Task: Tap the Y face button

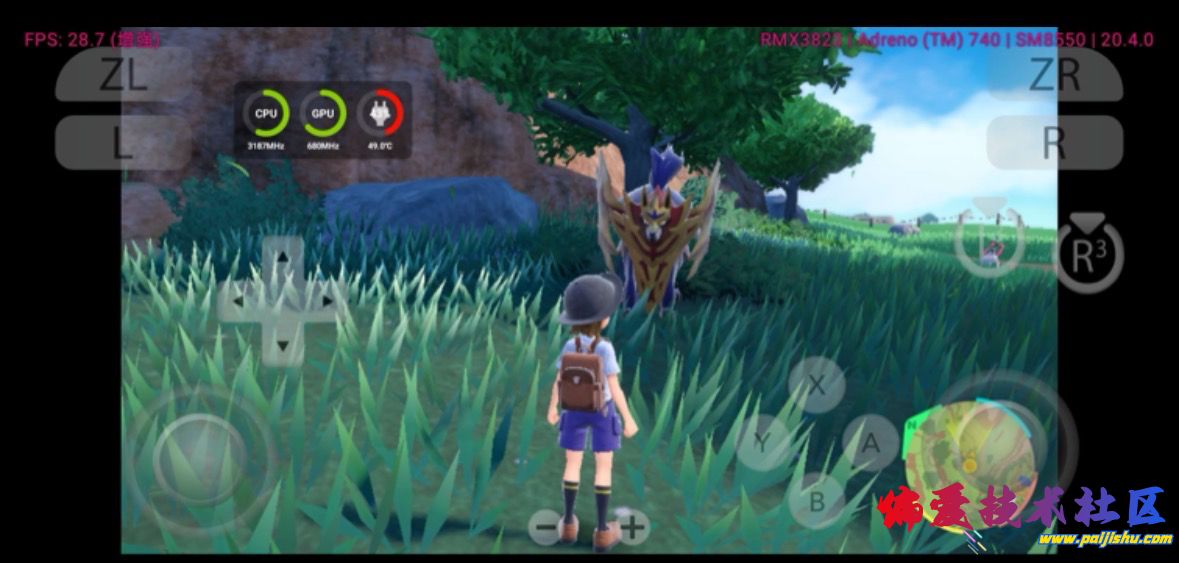Action: (x=762, y=442)
